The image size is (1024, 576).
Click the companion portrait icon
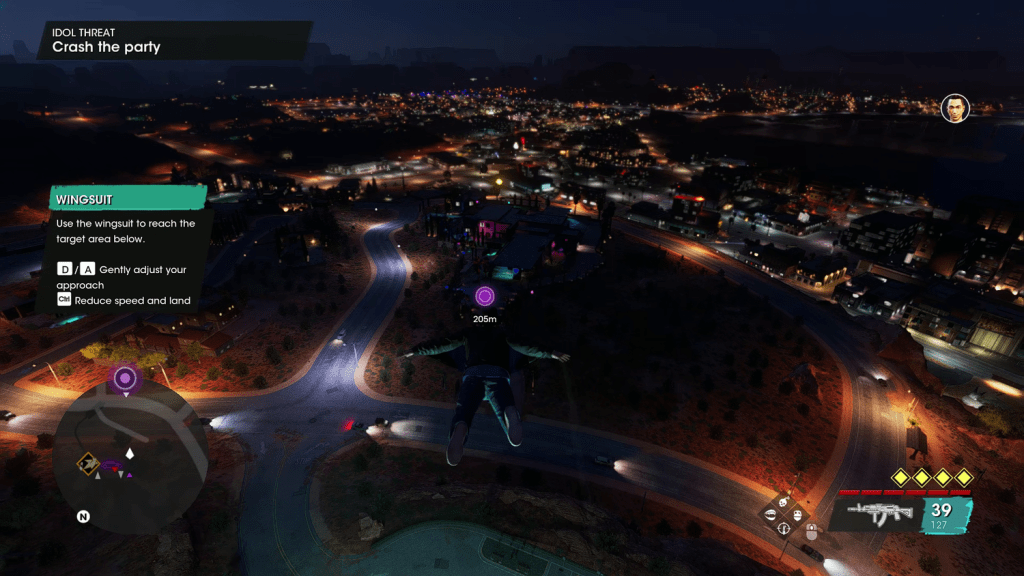pyautogui.click(x=955, y=108)
